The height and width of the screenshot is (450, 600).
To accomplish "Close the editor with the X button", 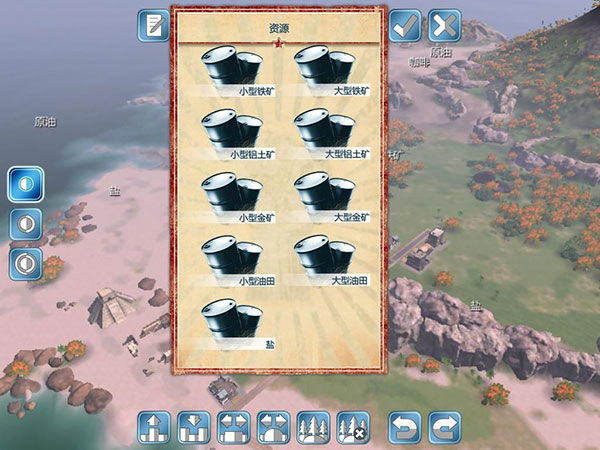I will (x=444, y=25).
